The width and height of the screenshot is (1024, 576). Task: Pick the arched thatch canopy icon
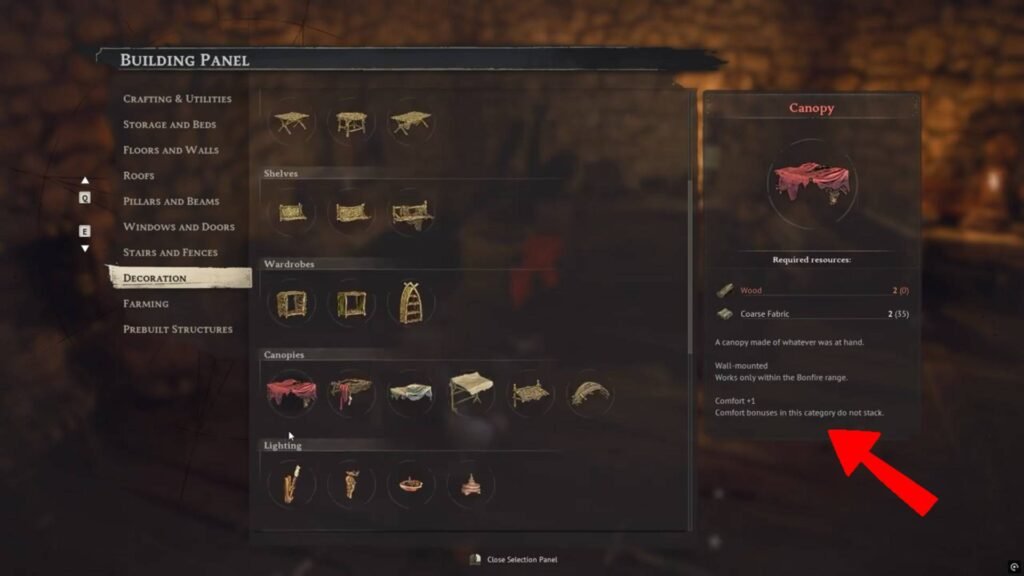[x=590, y=393]
